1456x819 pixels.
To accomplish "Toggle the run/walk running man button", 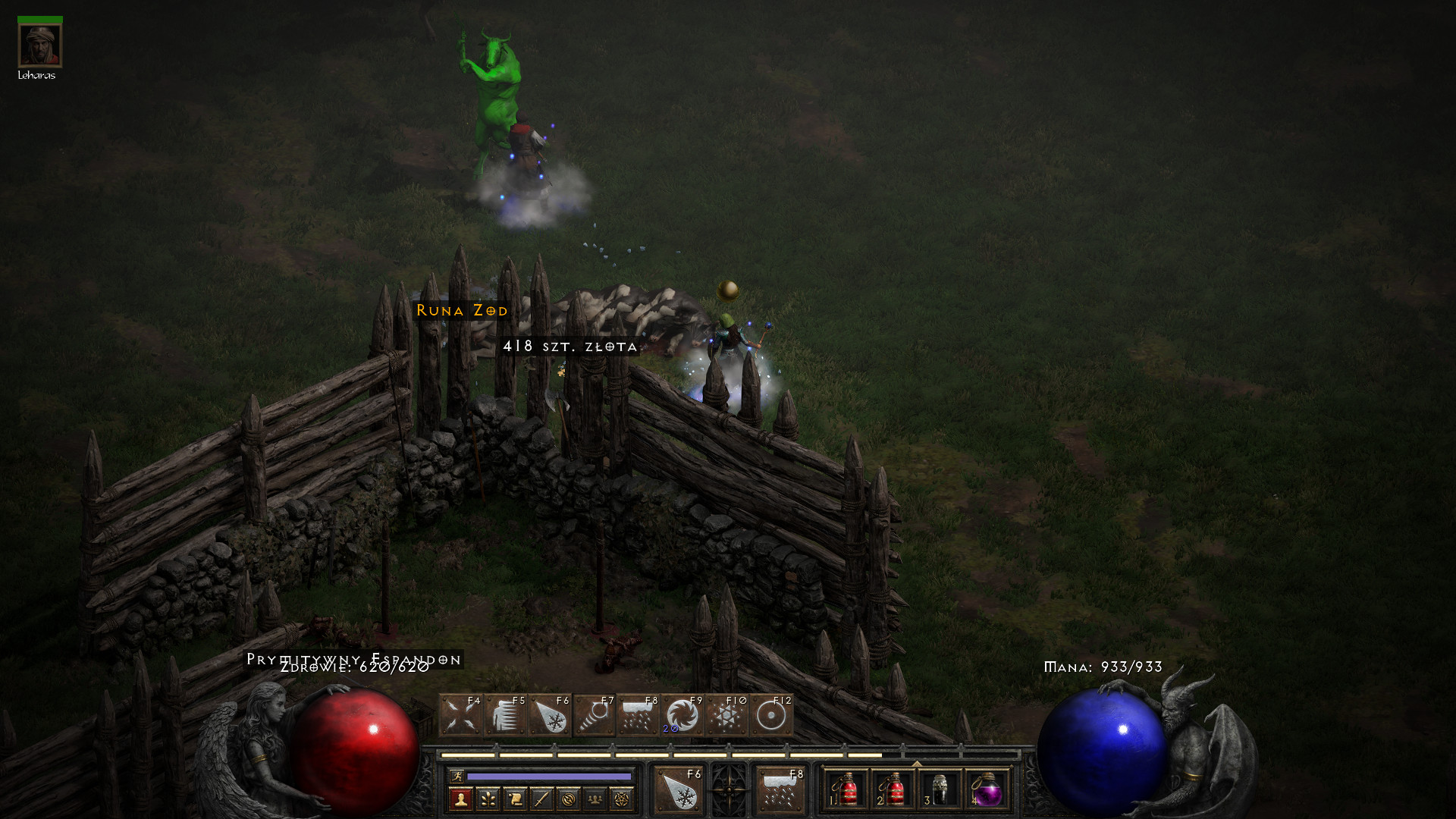I will [x=457, y=776].
